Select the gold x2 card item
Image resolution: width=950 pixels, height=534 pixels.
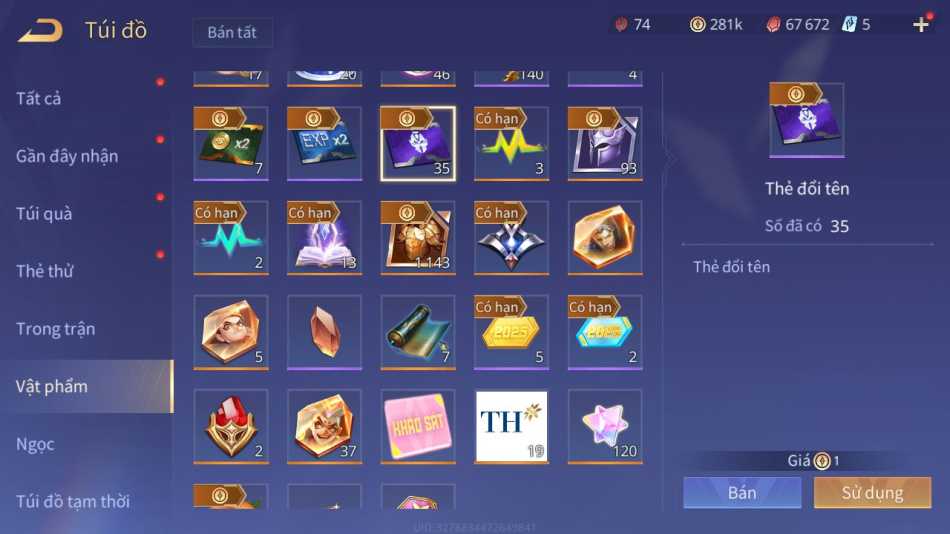point(231,143)
